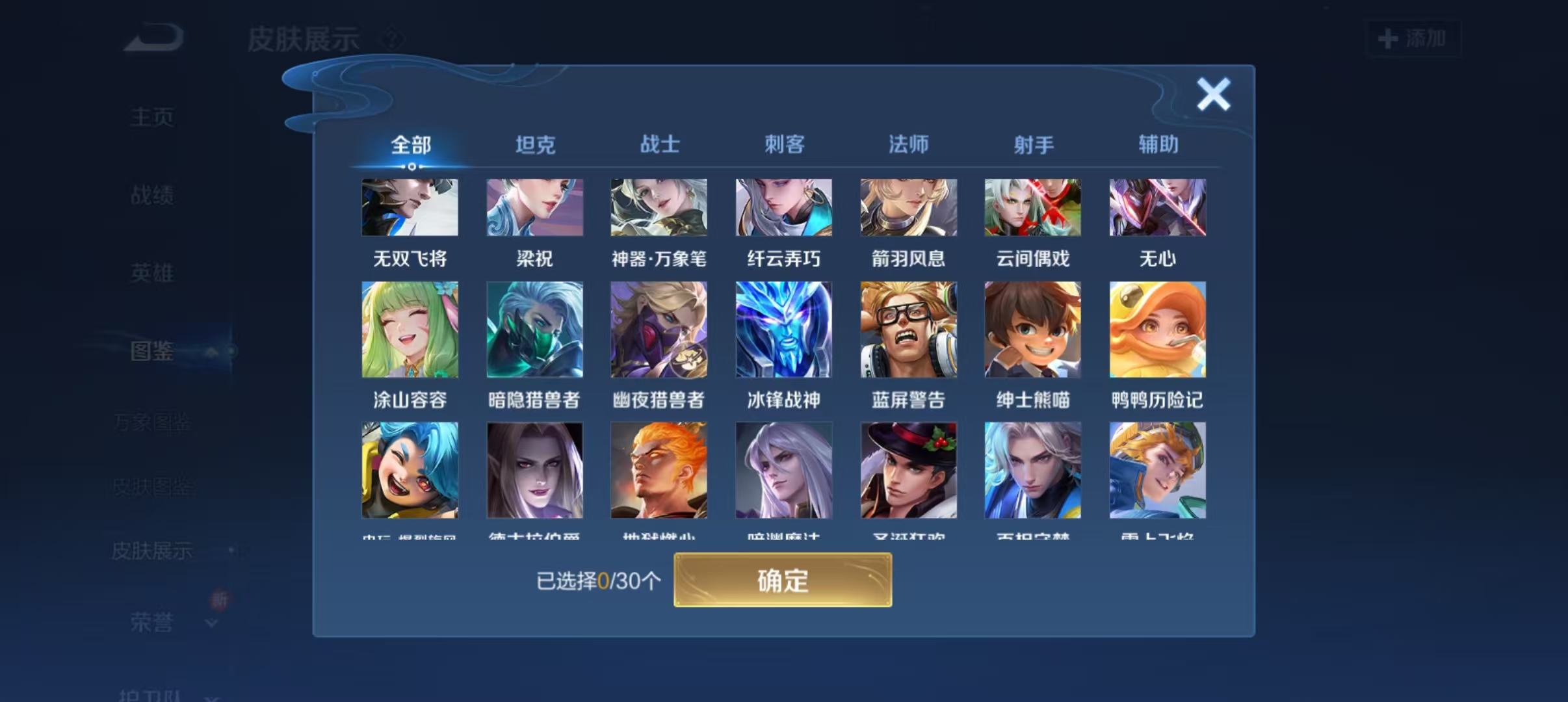The image size is (1568, 702).
Task: Click the 涂山容容 skin avatar
Action: [410, 330]
